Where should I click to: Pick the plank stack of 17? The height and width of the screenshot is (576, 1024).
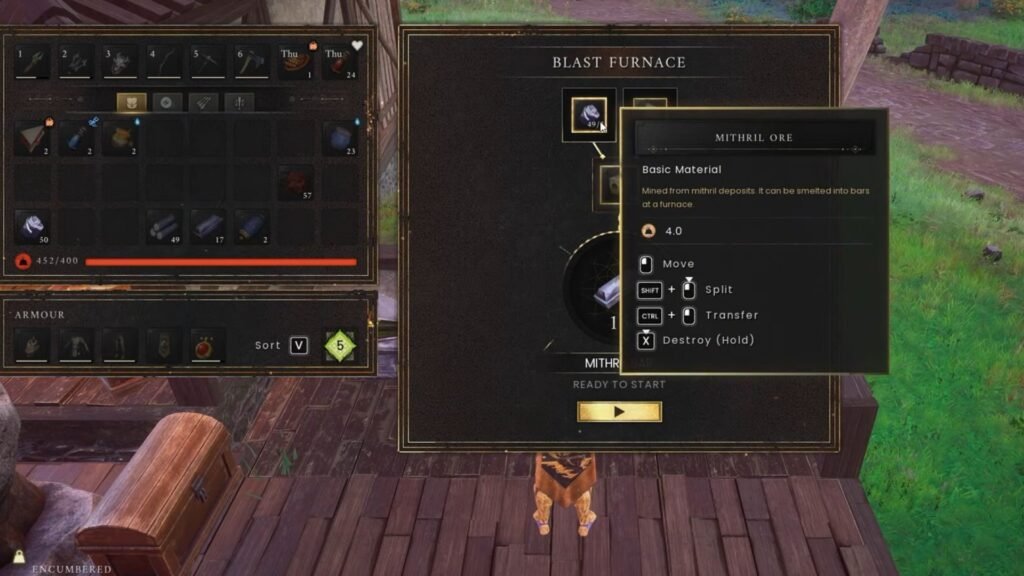208,226
